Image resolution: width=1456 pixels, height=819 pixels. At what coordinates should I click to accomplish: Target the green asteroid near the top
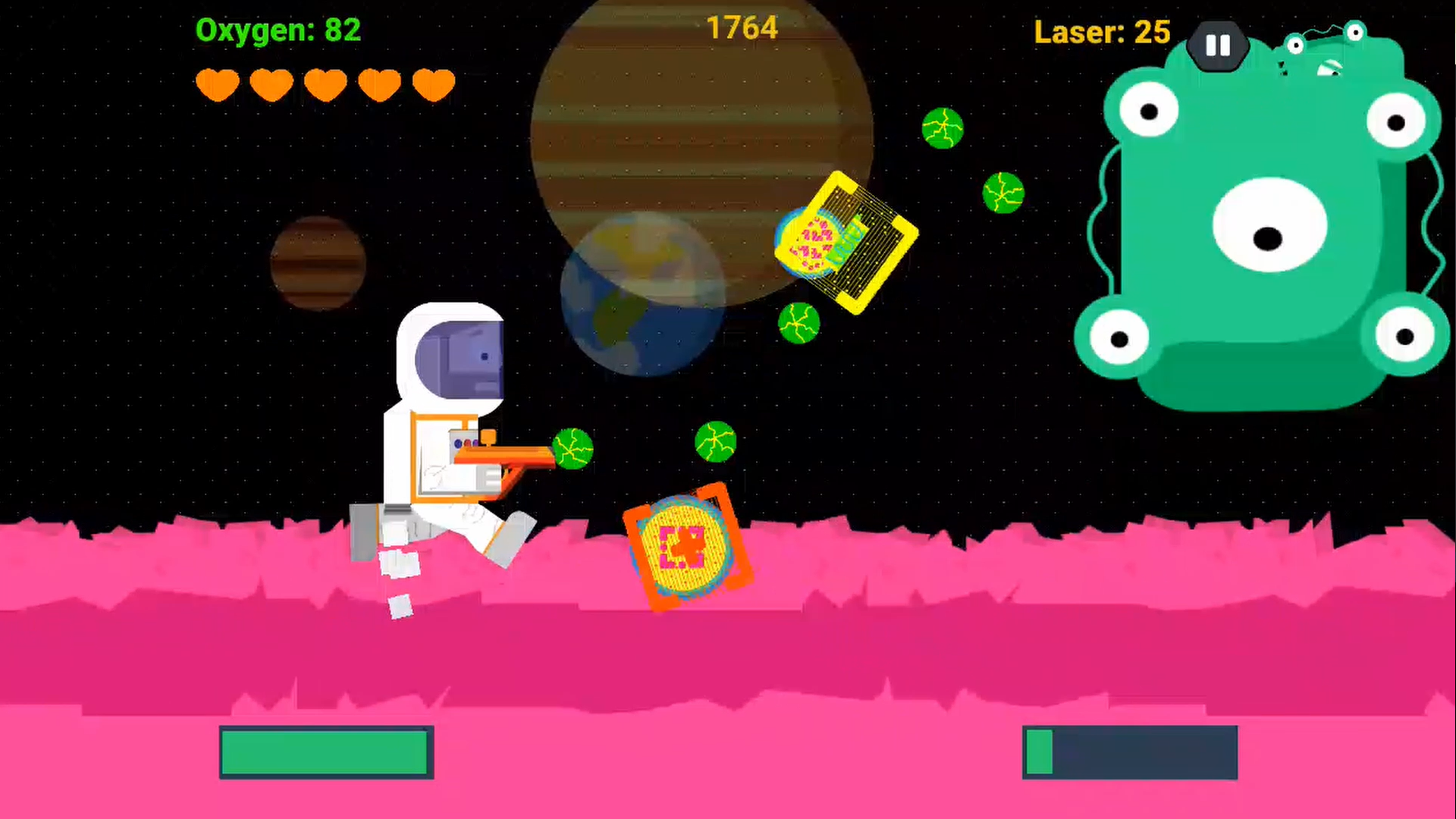coord(943,129)
